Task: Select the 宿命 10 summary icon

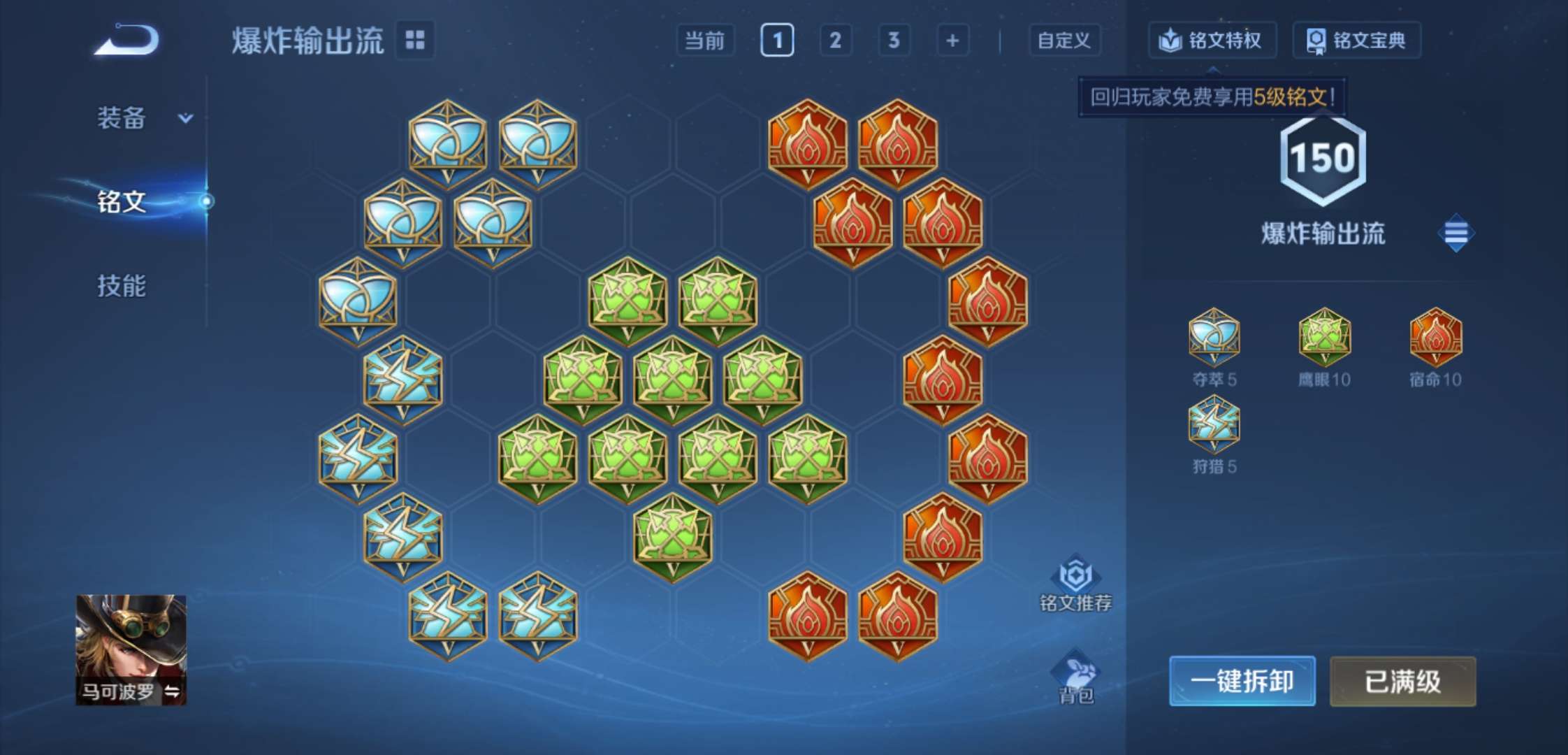Action: [1435, 337]
